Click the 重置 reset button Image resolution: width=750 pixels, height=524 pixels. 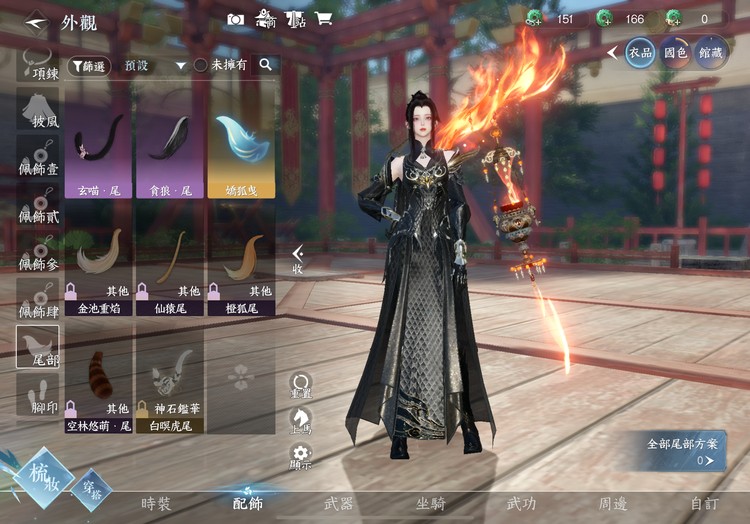point(300,385)
